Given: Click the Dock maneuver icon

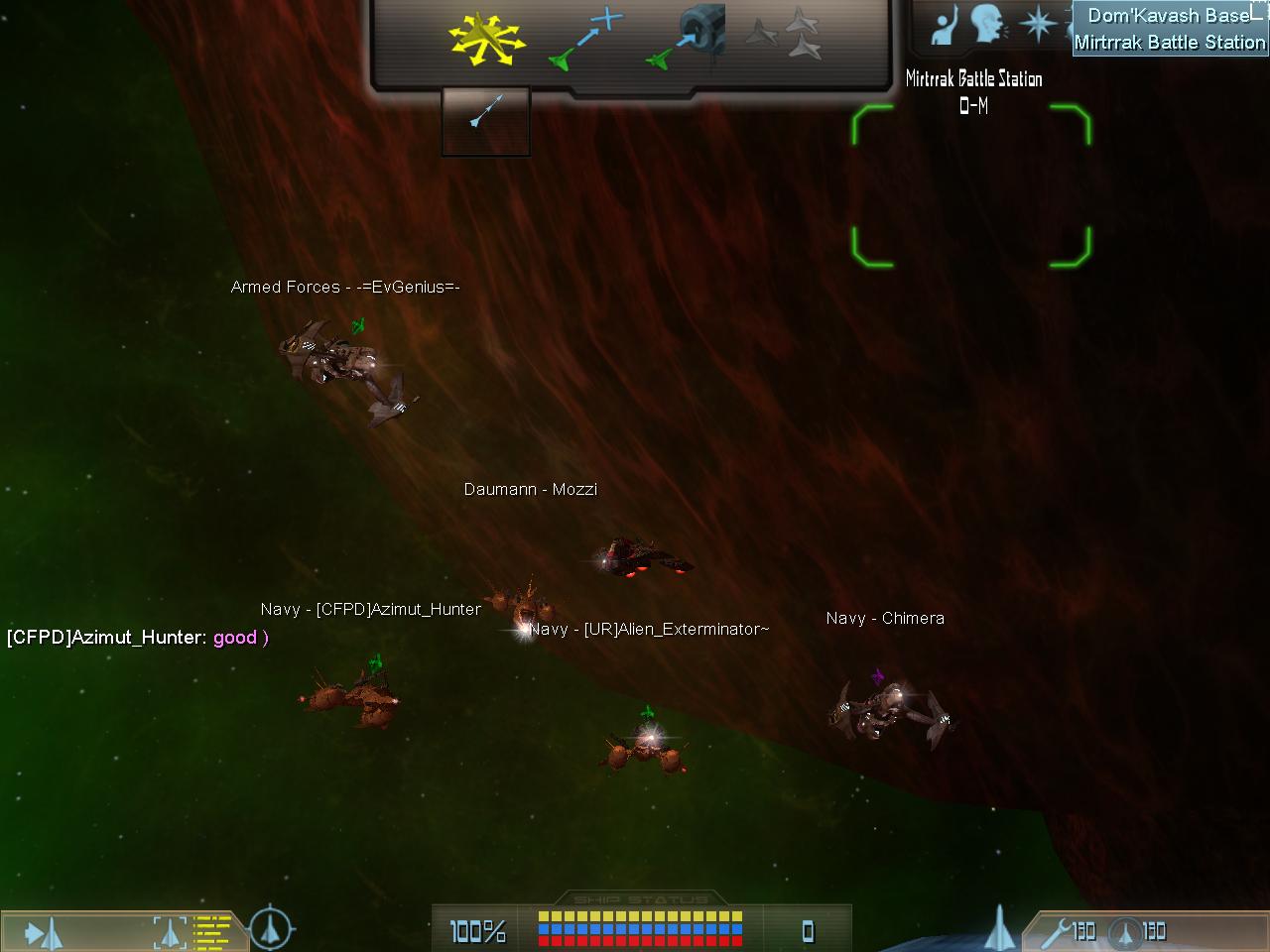Looking at the screenshot, I should point(687,40).
